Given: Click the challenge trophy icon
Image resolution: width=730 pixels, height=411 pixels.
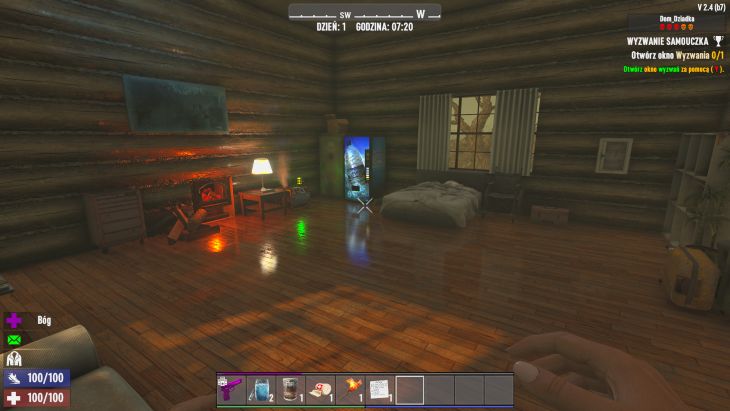Looking at the screenshot, I should tap(718, 41).
